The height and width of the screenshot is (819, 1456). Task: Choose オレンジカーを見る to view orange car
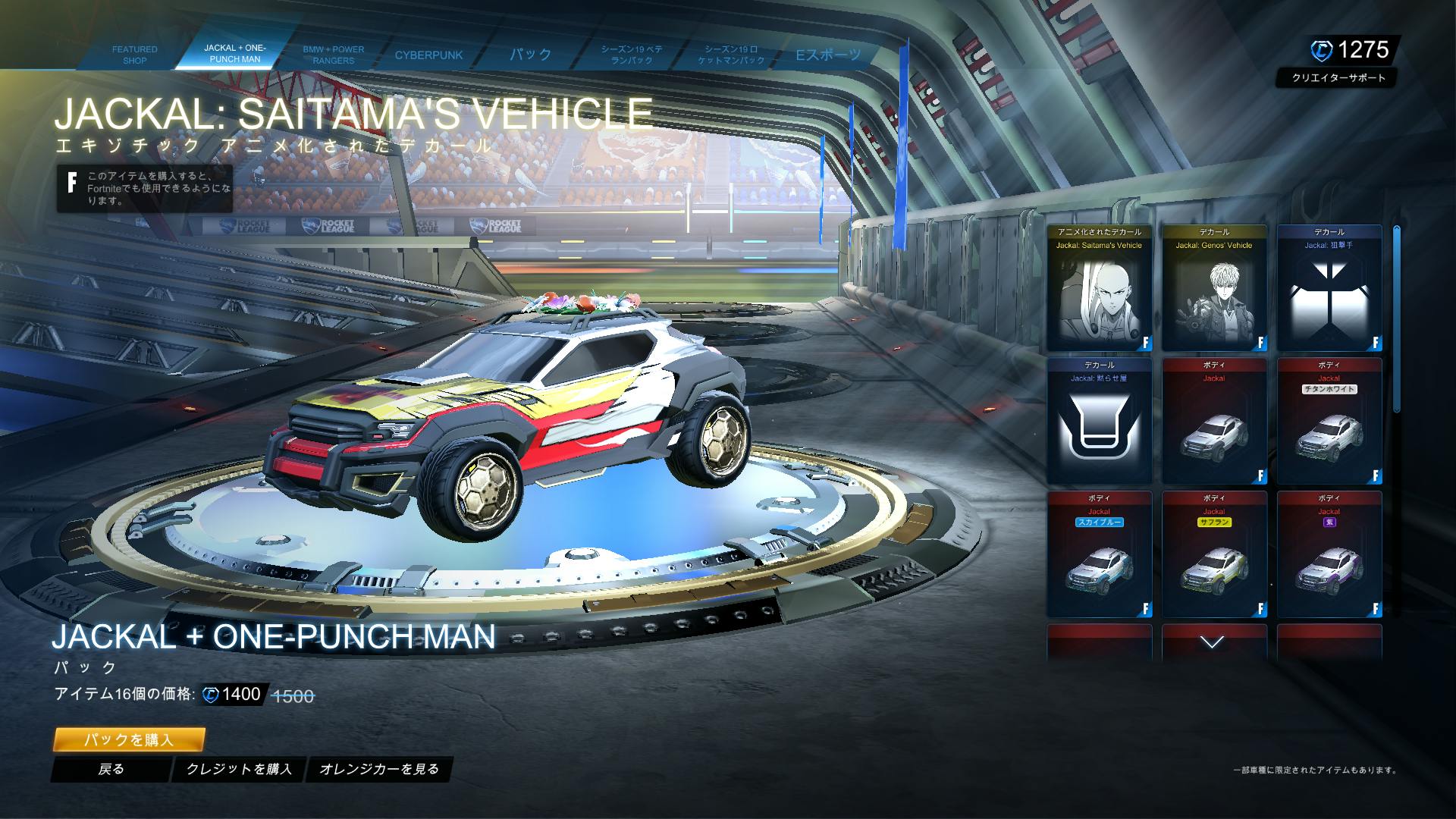[379, 769]
